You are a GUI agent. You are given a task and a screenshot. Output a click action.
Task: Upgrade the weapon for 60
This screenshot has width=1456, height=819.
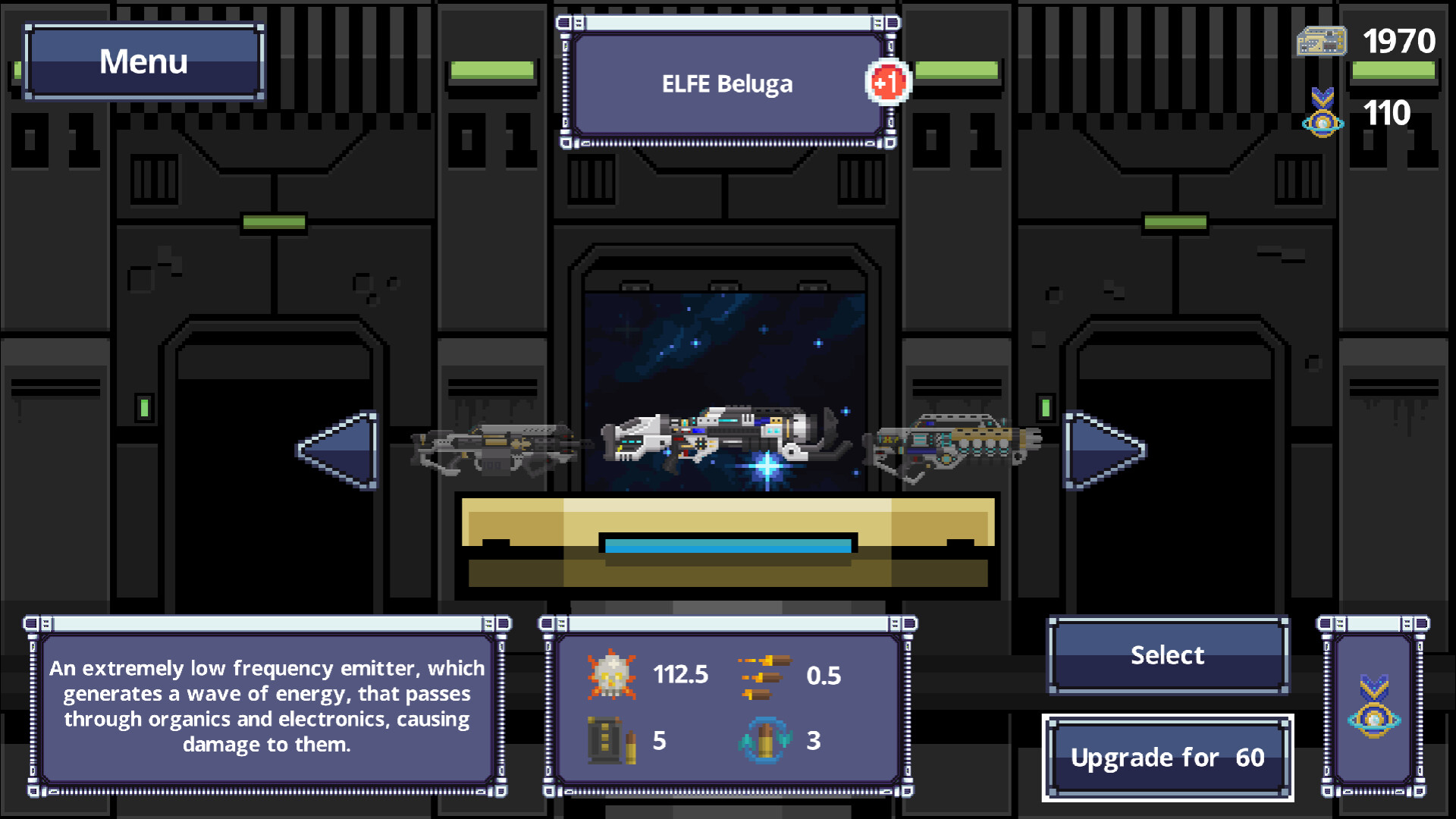[x=1168, y=757]
